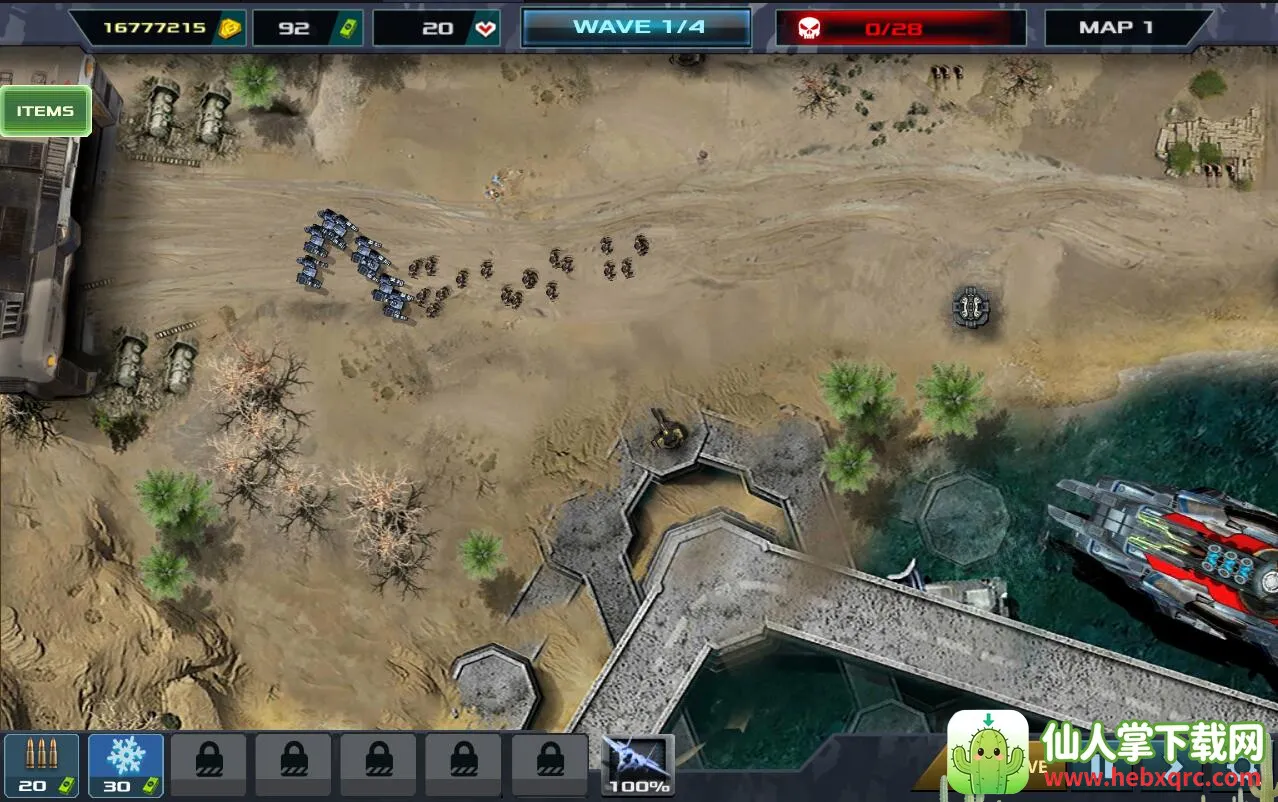This screenshot has width=1278, height=802.
Task: Activate the airstrike jet ability at 100%
Action: pyautogui.click(x=638, y=765)
